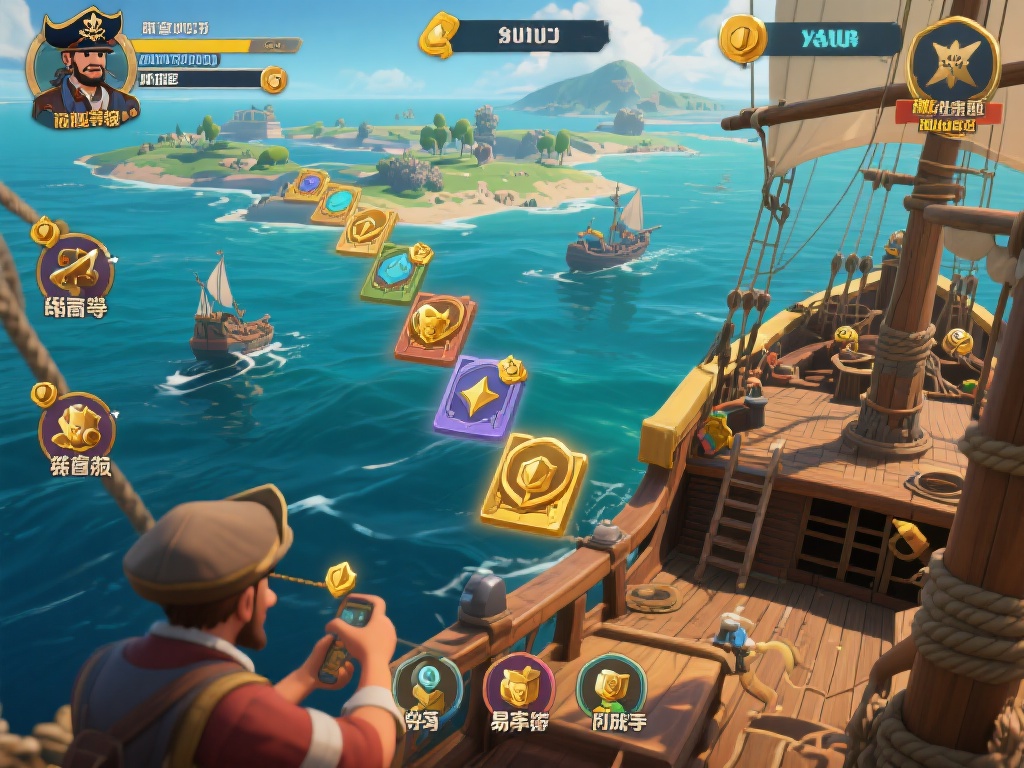
Task: Open the purple circle gold chest icon
Action: pos(518,685)
